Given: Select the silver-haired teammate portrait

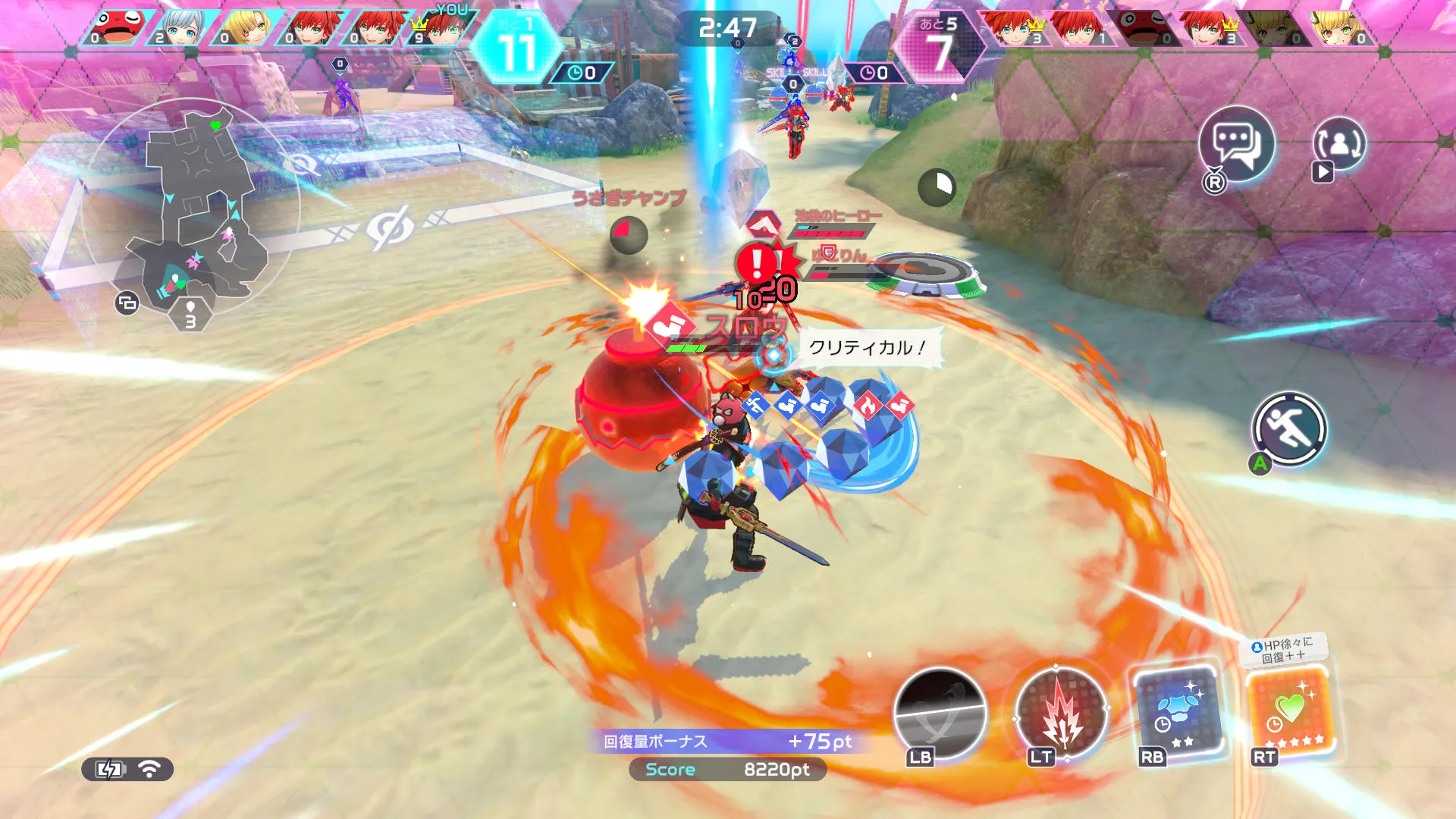Looking at the screenshot, I should 180,29.
